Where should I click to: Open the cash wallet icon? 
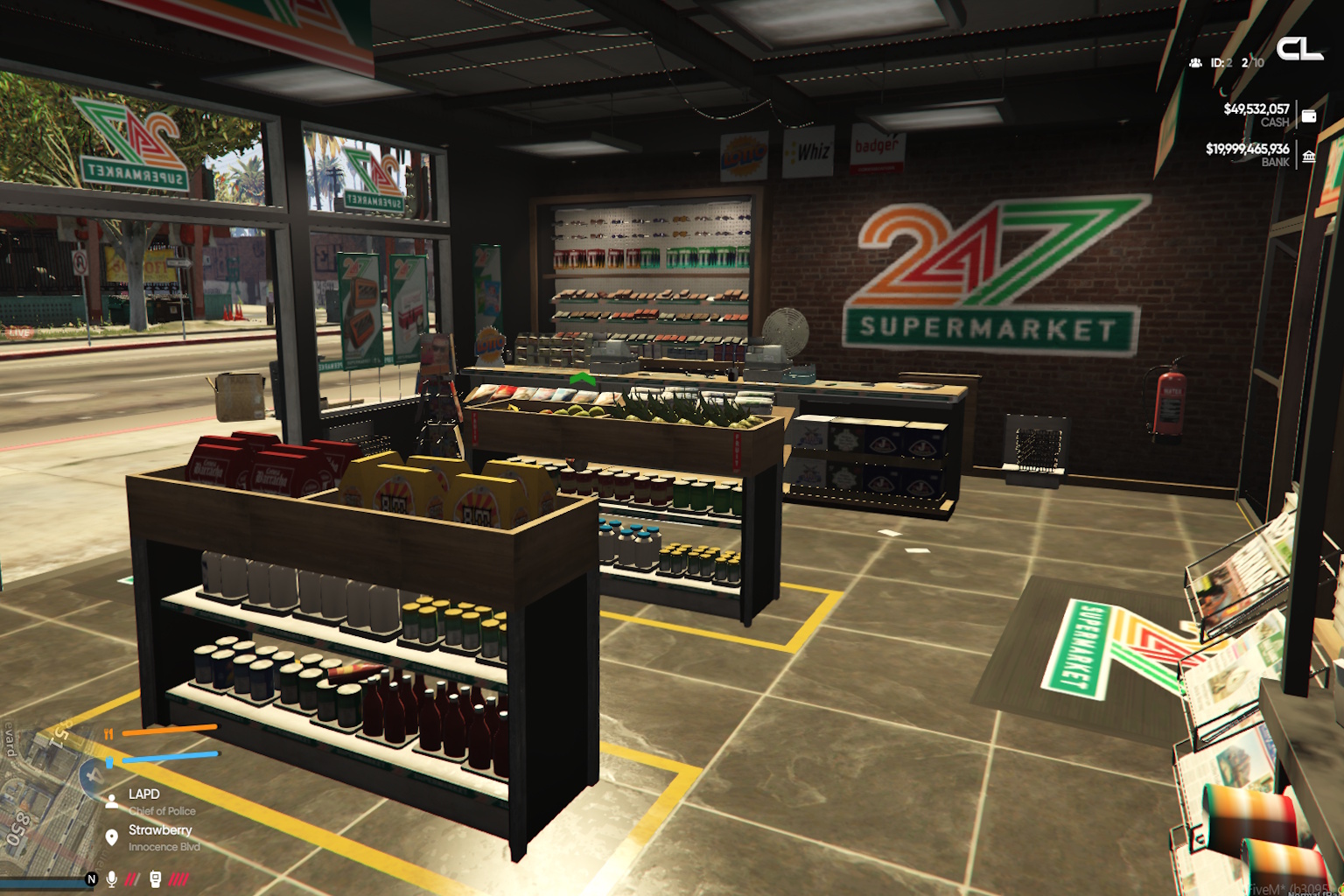point(1309,115)
